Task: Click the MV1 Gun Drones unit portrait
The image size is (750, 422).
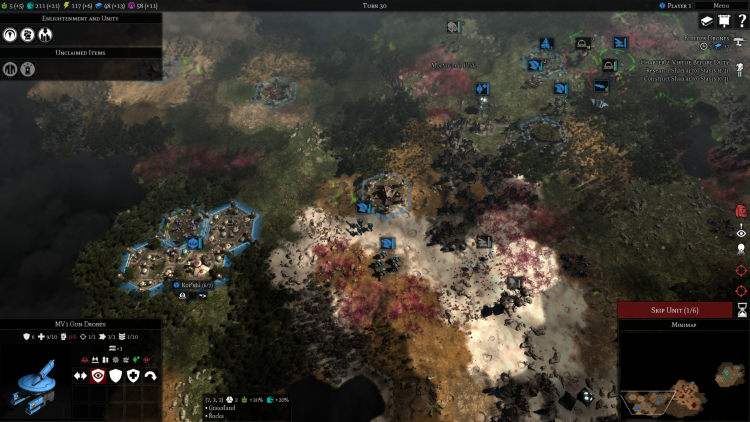Action: 33,380
